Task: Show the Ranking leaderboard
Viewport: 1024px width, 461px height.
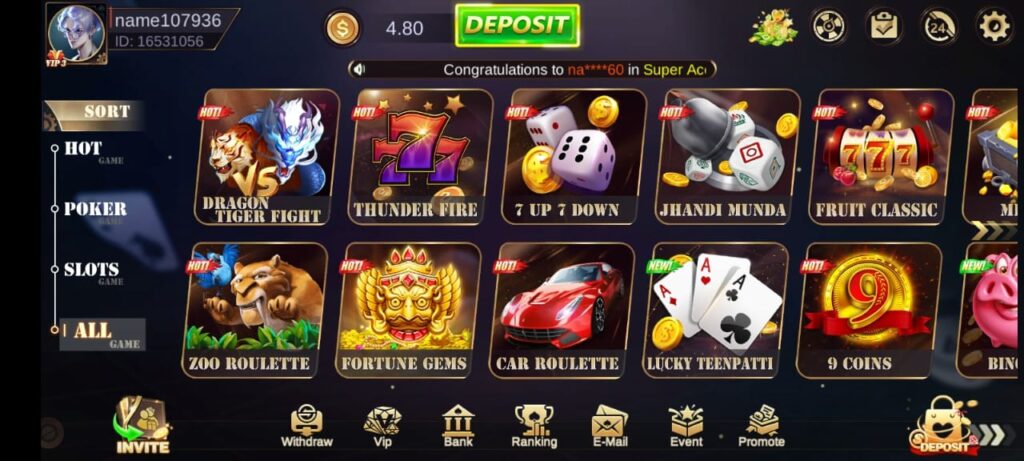Action: tap(534, 425)
